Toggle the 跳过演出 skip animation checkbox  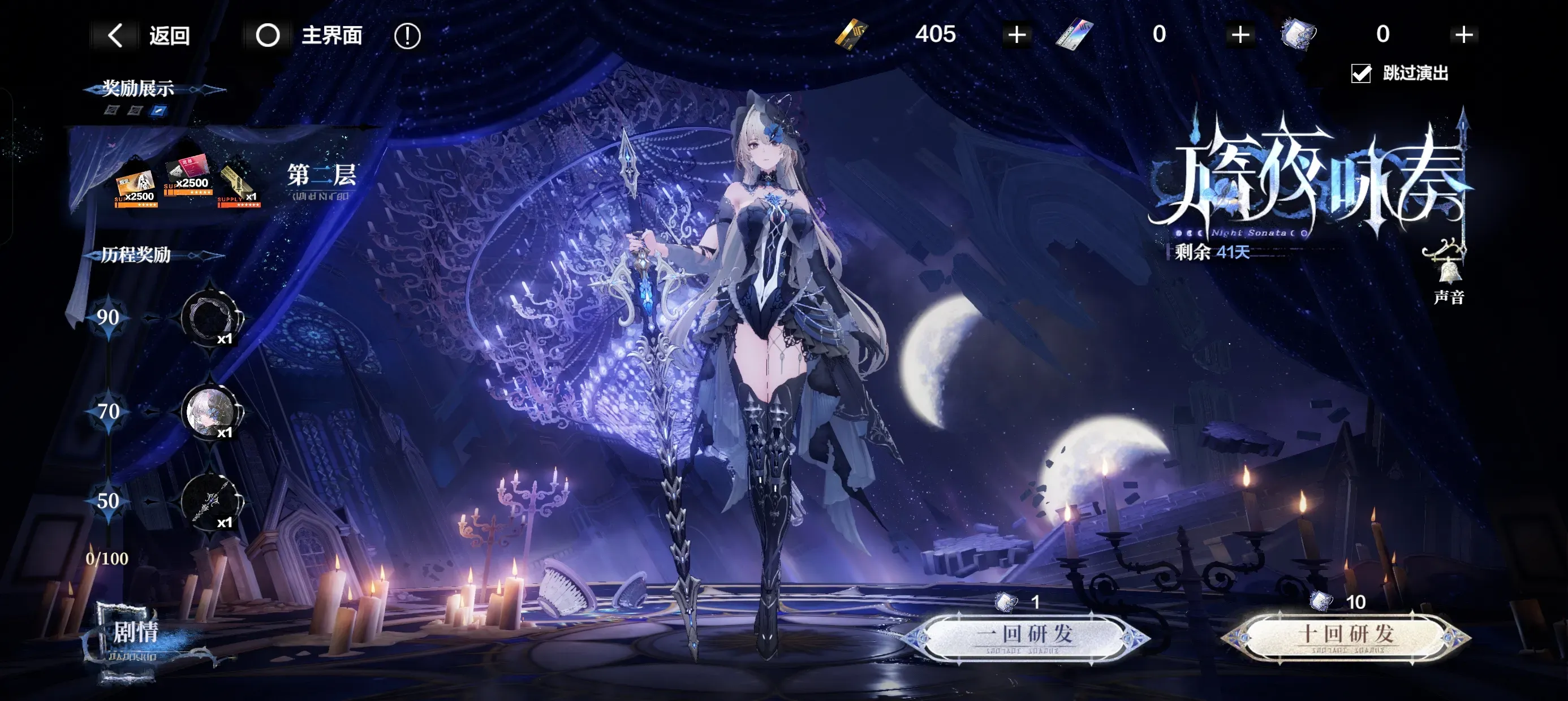point(1361,73)
